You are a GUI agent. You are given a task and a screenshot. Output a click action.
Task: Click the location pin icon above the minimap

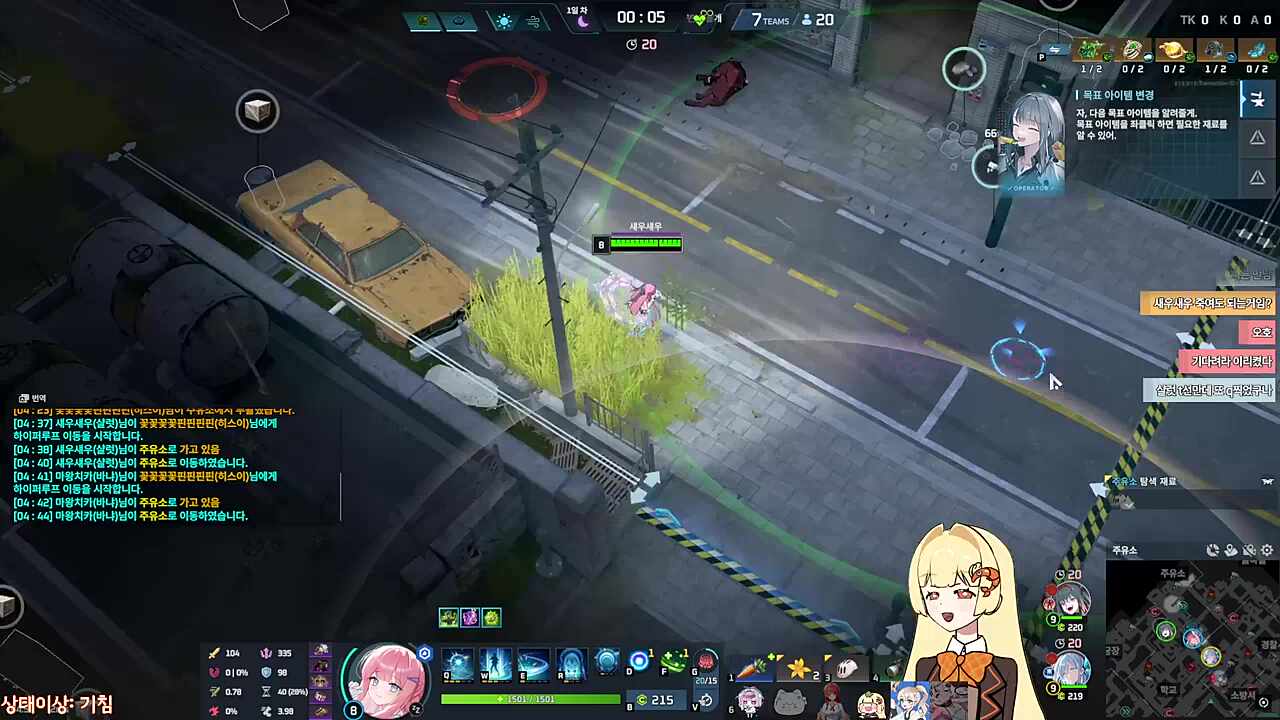(1231, 550)
